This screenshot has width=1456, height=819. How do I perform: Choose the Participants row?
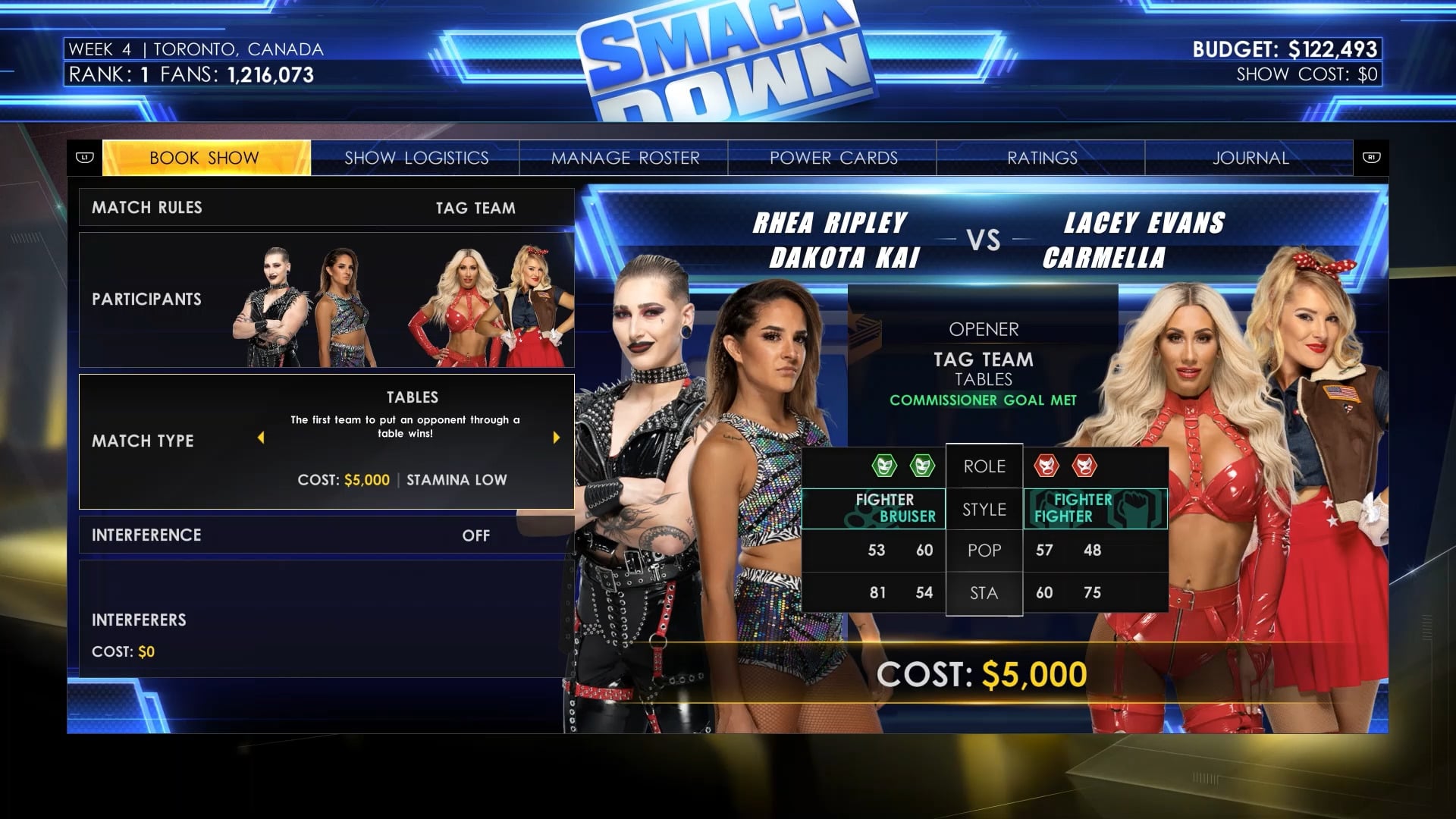pos(326,300)
